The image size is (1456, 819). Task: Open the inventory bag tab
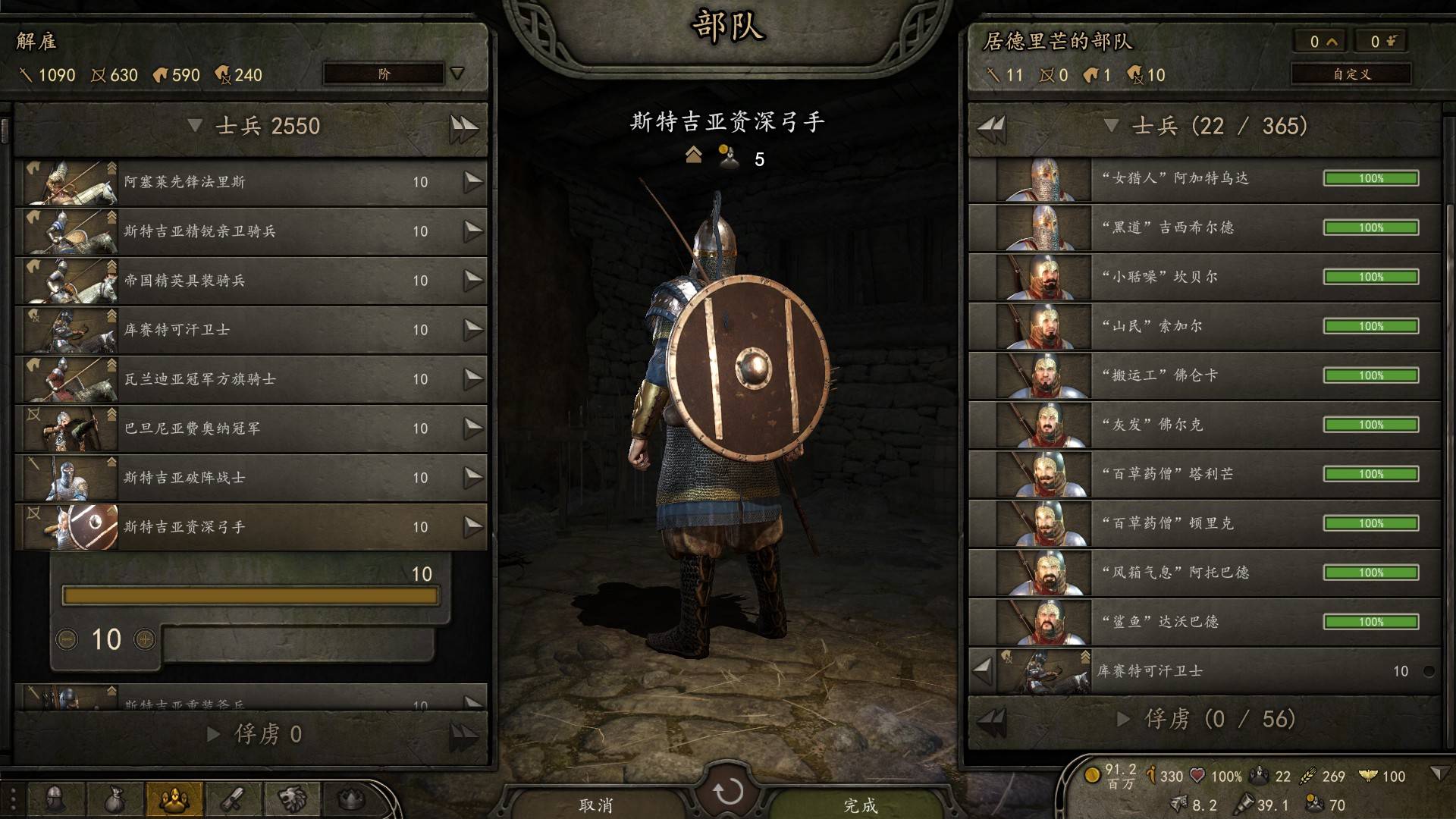pos(115,799)
